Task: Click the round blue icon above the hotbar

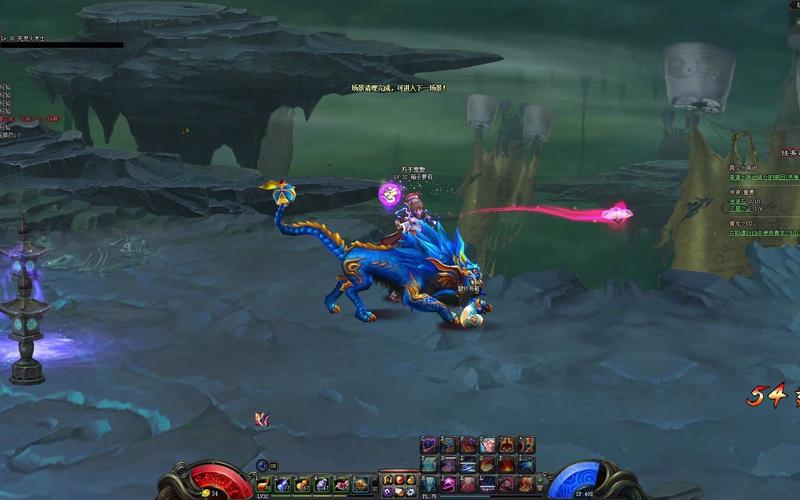Action: point(262,465)
